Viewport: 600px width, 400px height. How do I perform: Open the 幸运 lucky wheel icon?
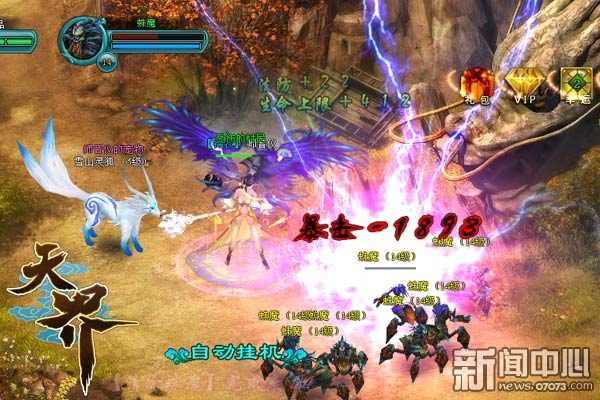pyautogui.click(x=575, y=84)
